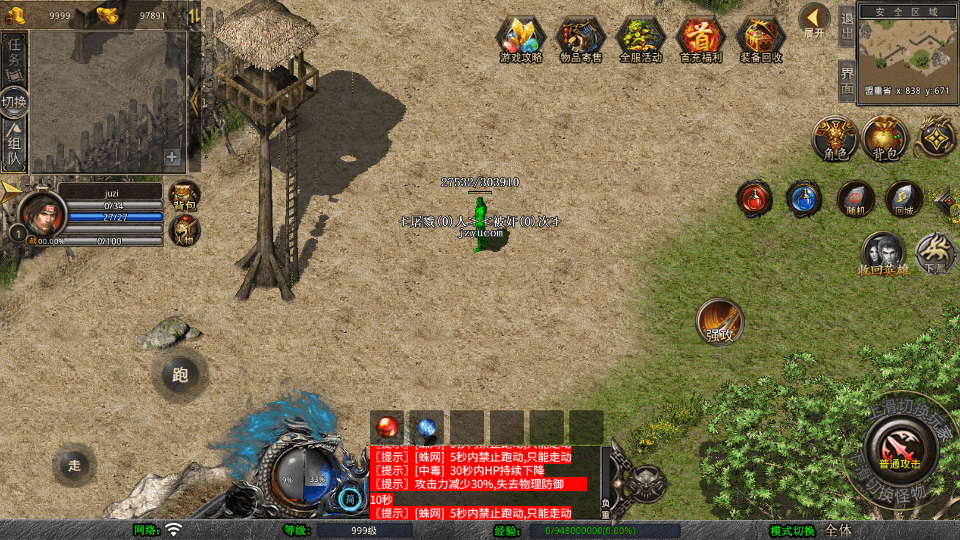Open the 装备回收 equipment recycling chest
This screenshot has width=960, height=540.
click(761, 39)
